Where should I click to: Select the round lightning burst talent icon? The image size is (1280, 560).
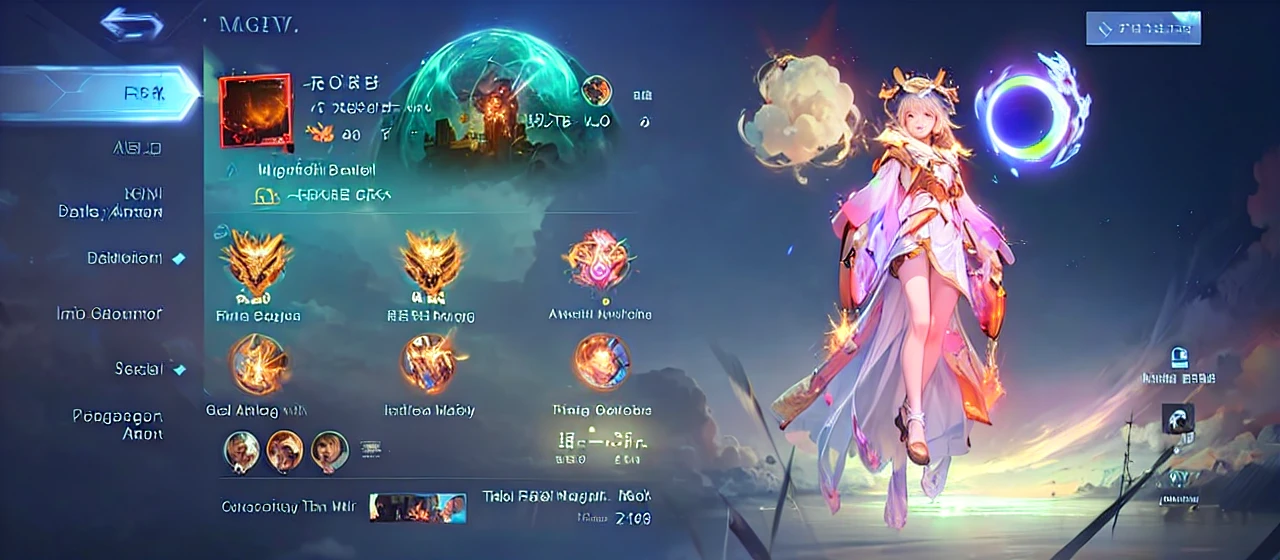257,362
